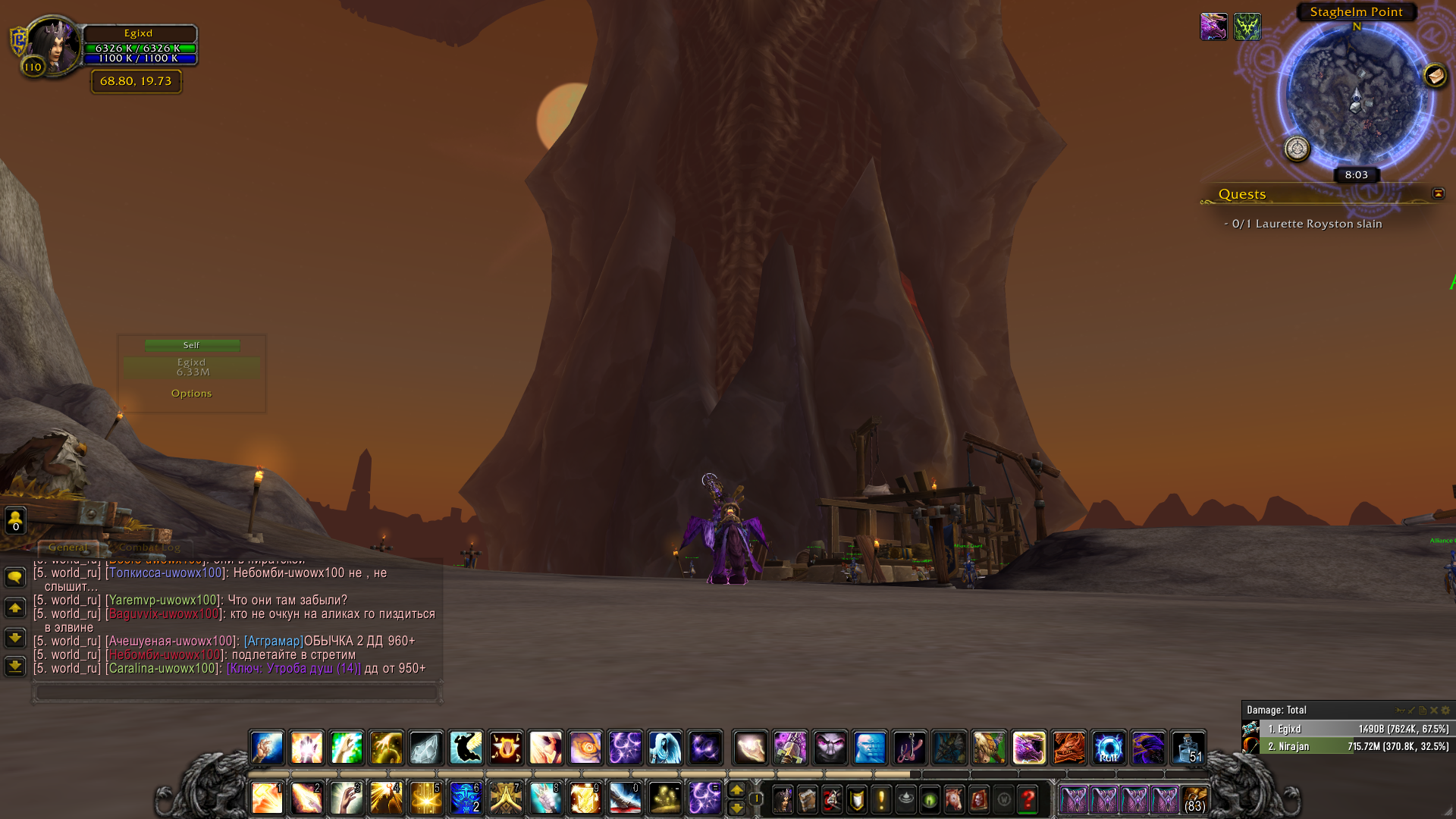Activate the golden shield ability on hotkey 9
This screenshot has width=1456, height=819.
click(585, 799)
